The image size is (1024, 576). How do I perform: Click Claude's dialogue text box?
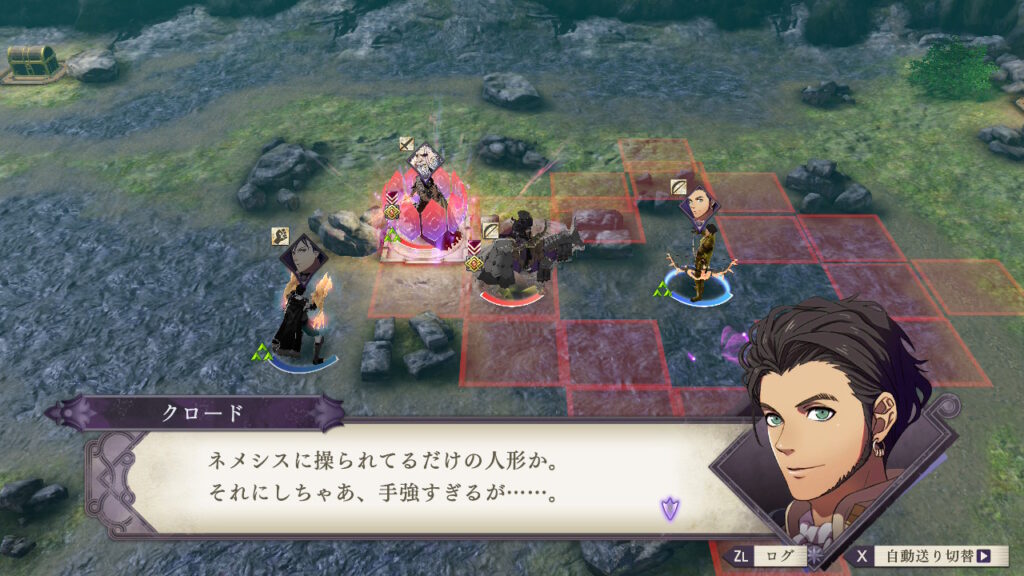400,476
